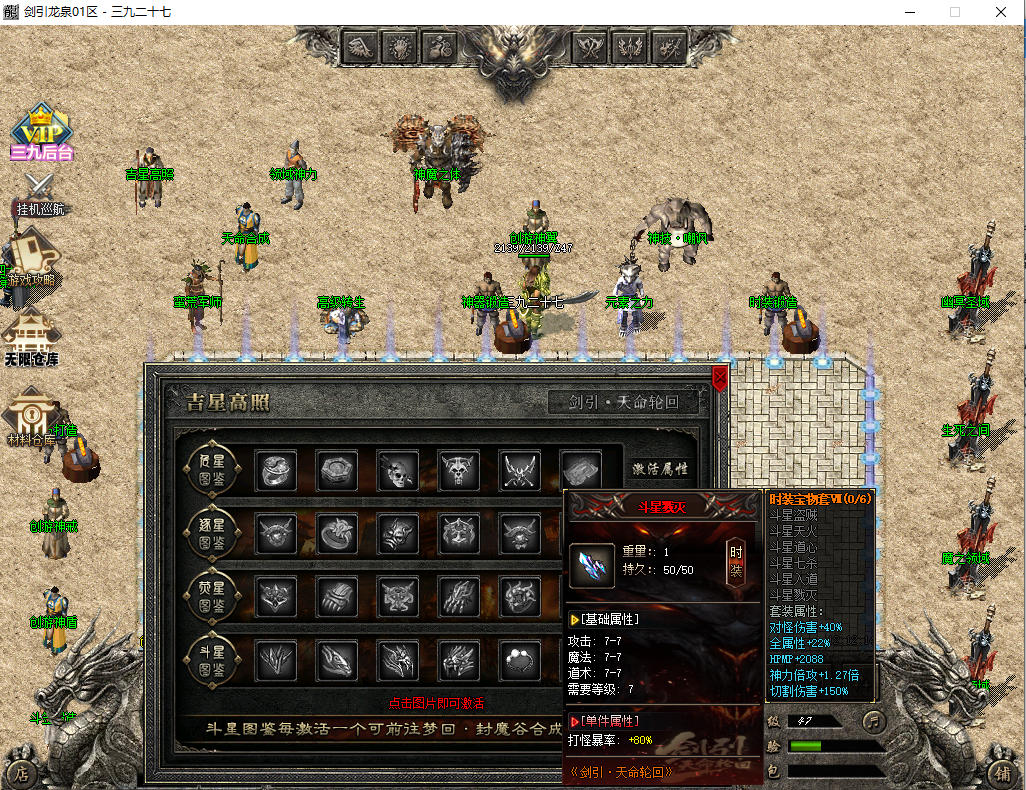Activate the gauntlet fist icon in 荧星 row
Screen dimensions: 1026x790
point(337,597)
